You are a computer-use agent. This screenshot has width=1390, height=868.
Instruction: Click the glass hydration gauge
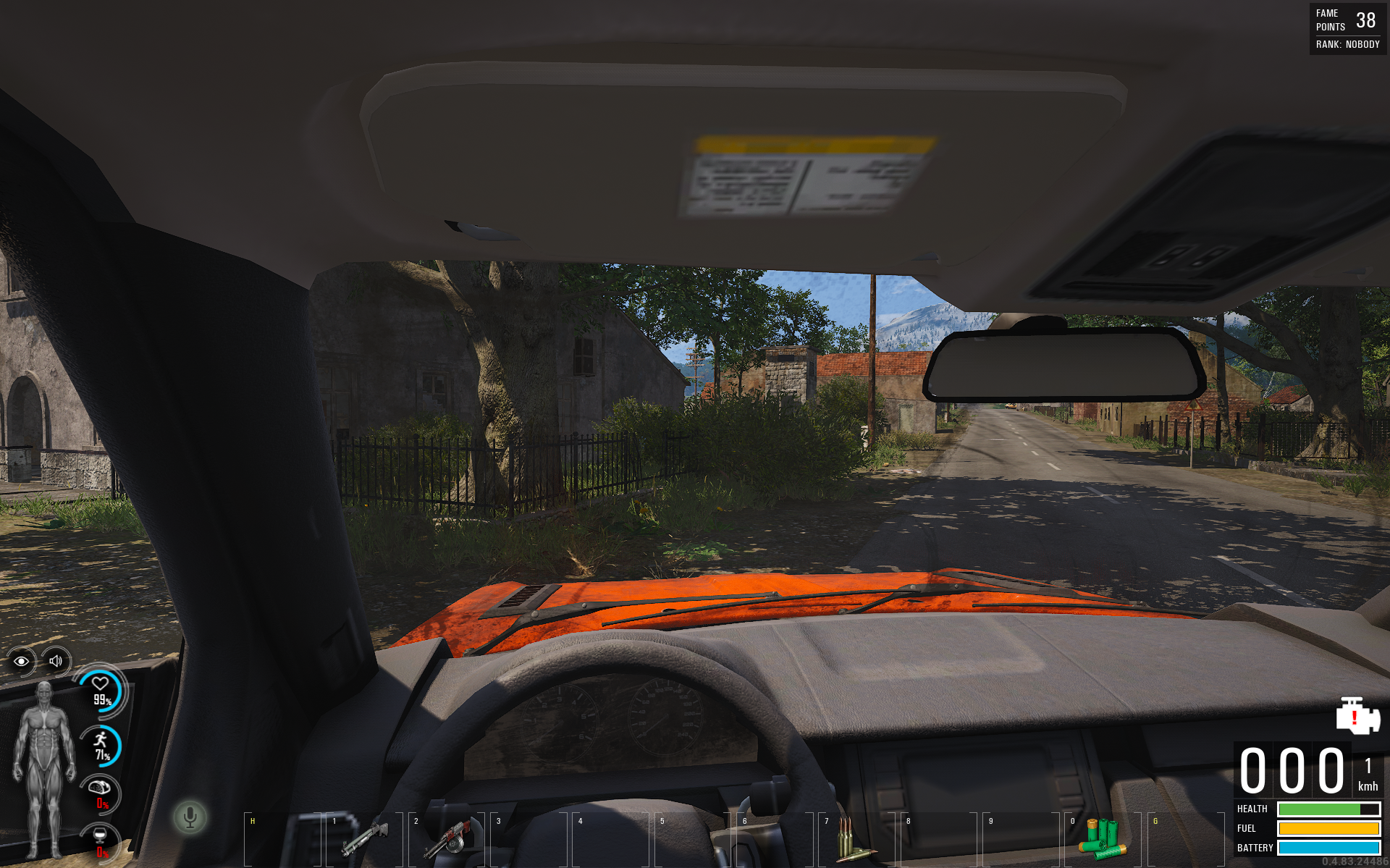point(100,842)
